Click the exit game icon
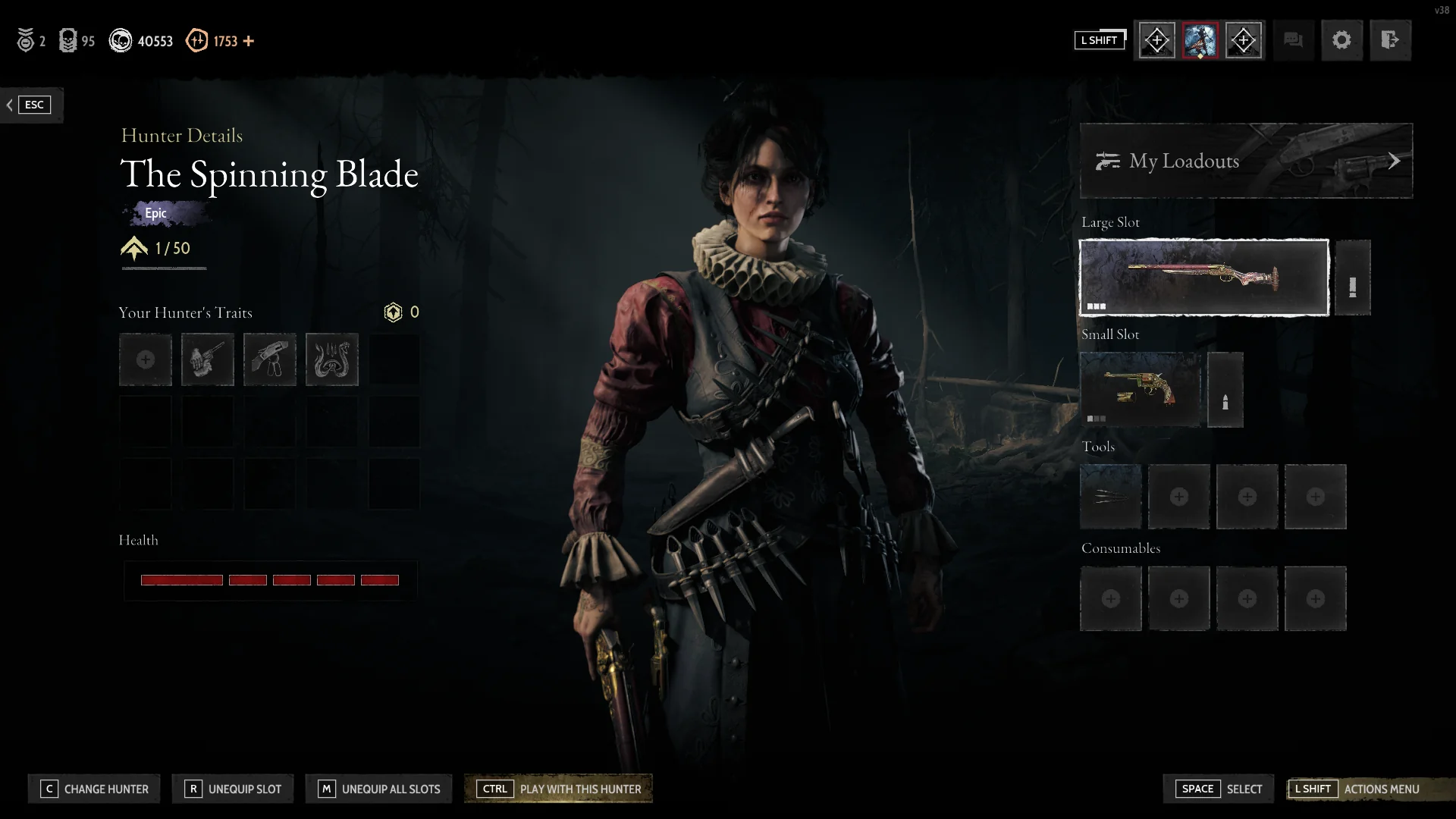Image resolution: width=1456 pixels, height=819 pixels. pyautogui.click(x=1390, y=40)
